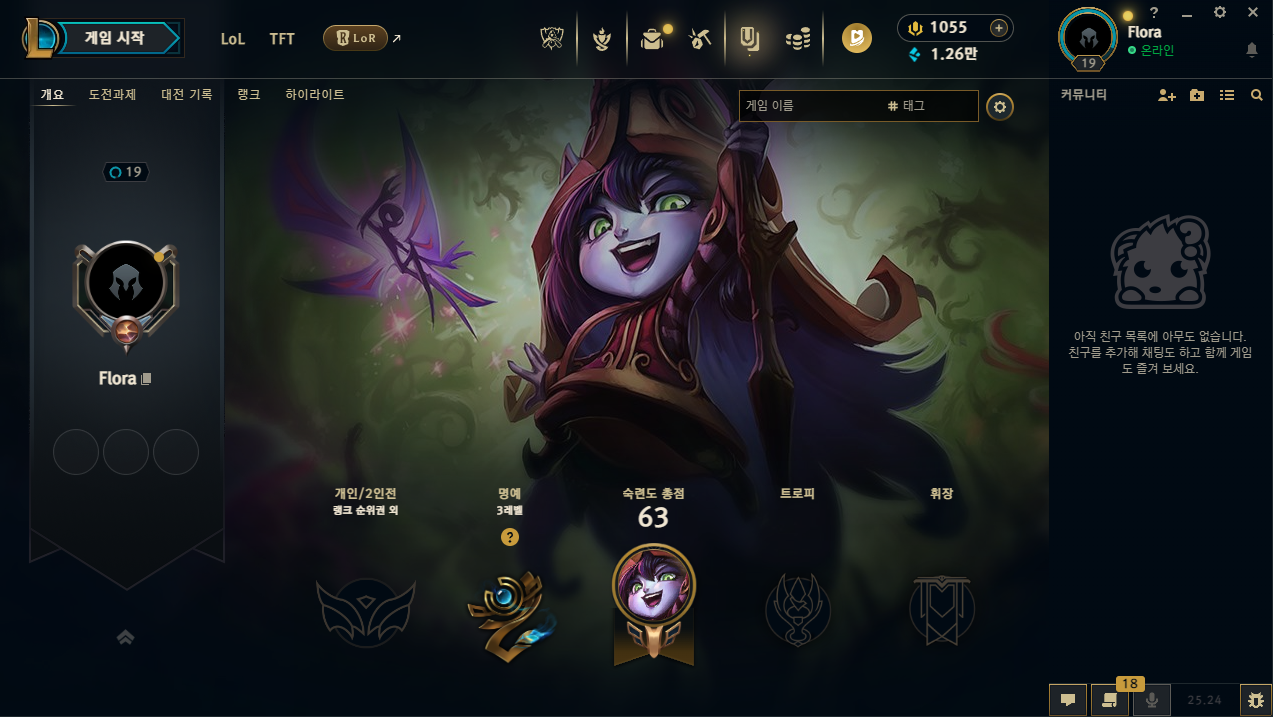Open the hammer crafting icon
The width and height of the screenshot is (1274, 717).
699,39
